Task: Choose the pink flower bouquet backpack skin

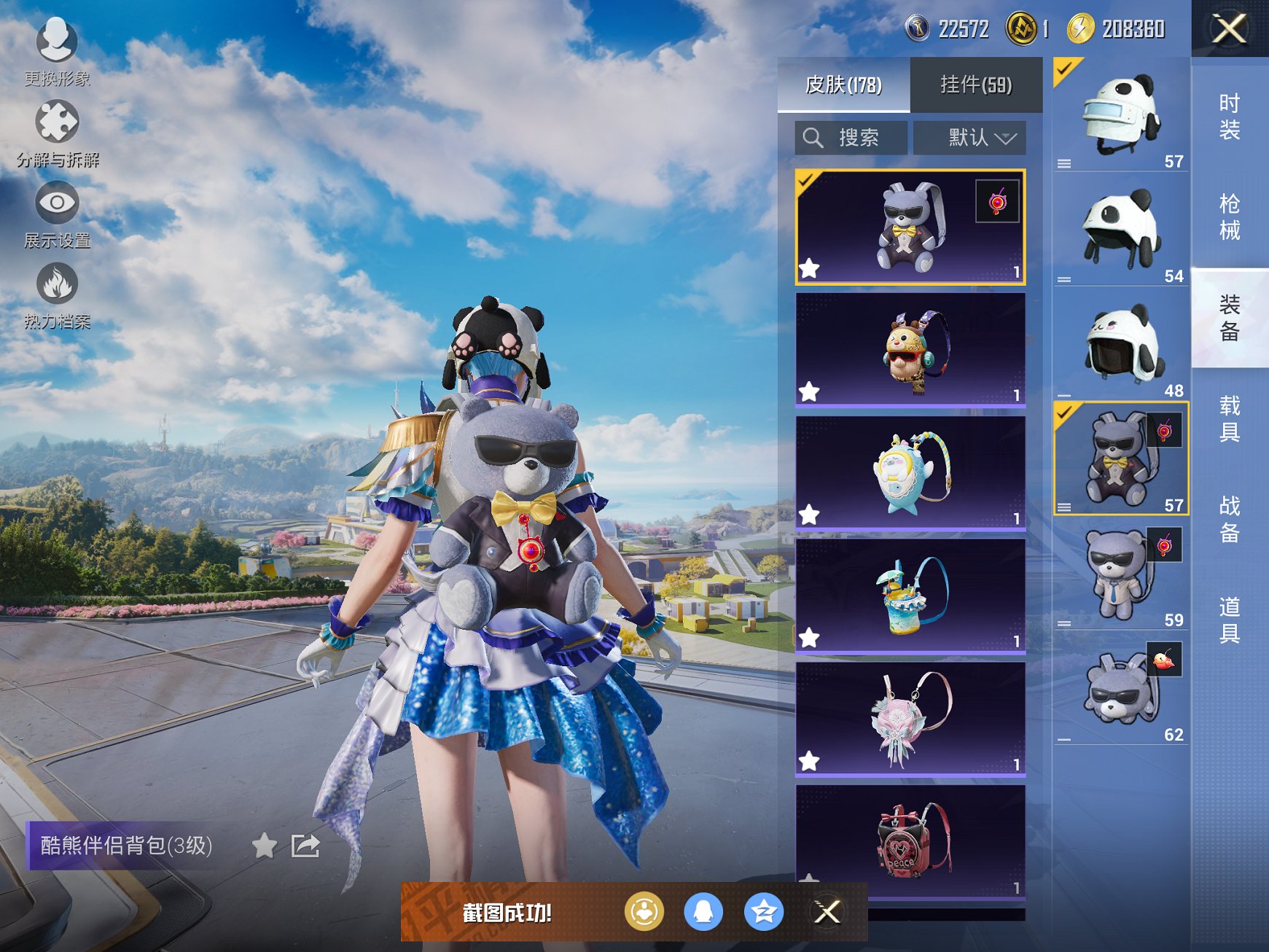Action: pos(910,719)
